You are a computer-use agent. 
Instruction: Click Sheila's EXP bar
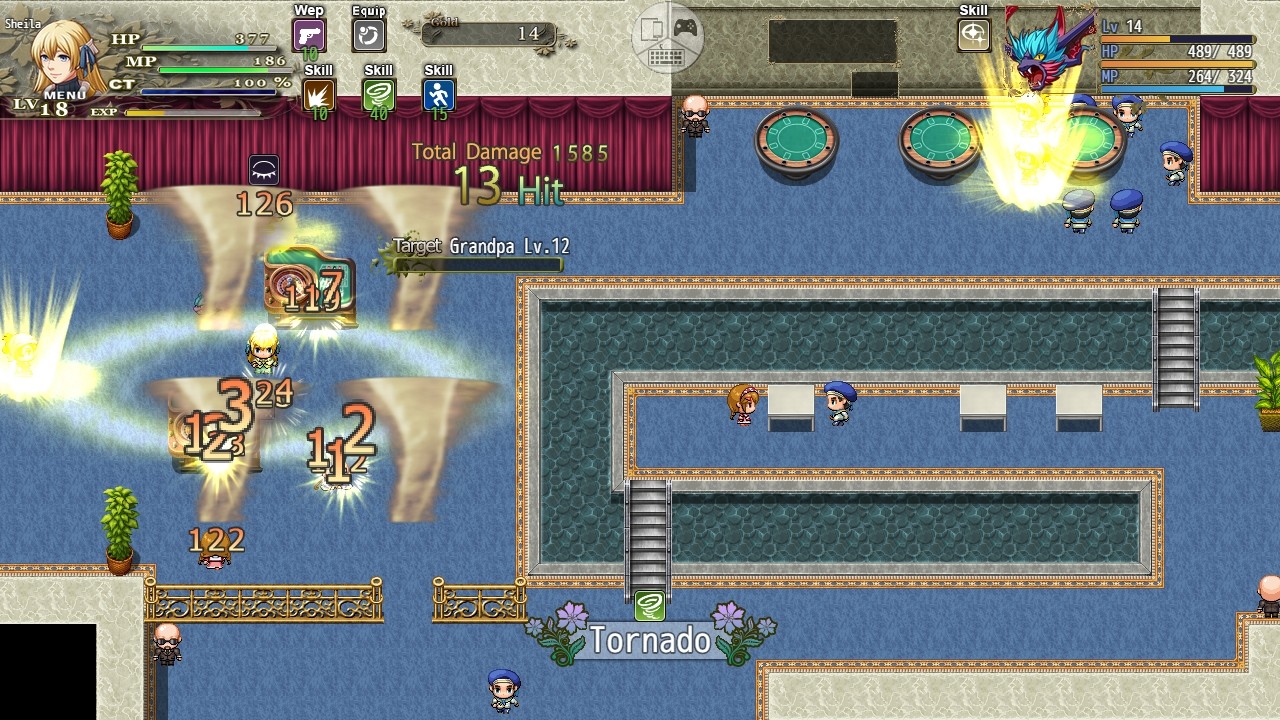(x=190, y=113)
